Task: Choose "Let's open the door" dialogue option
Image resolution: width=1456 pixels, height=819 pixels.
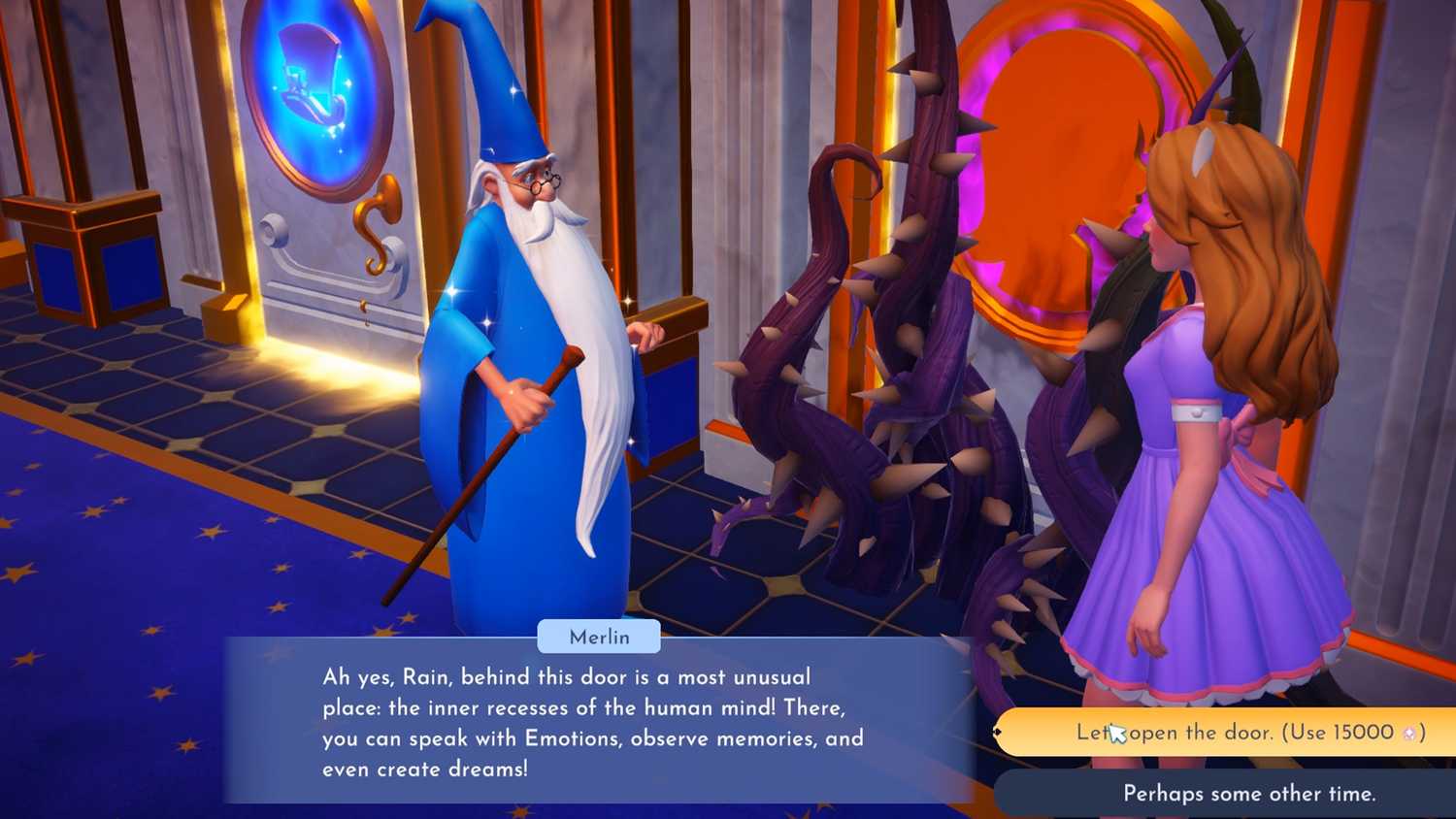Action: coord(1249,733)
